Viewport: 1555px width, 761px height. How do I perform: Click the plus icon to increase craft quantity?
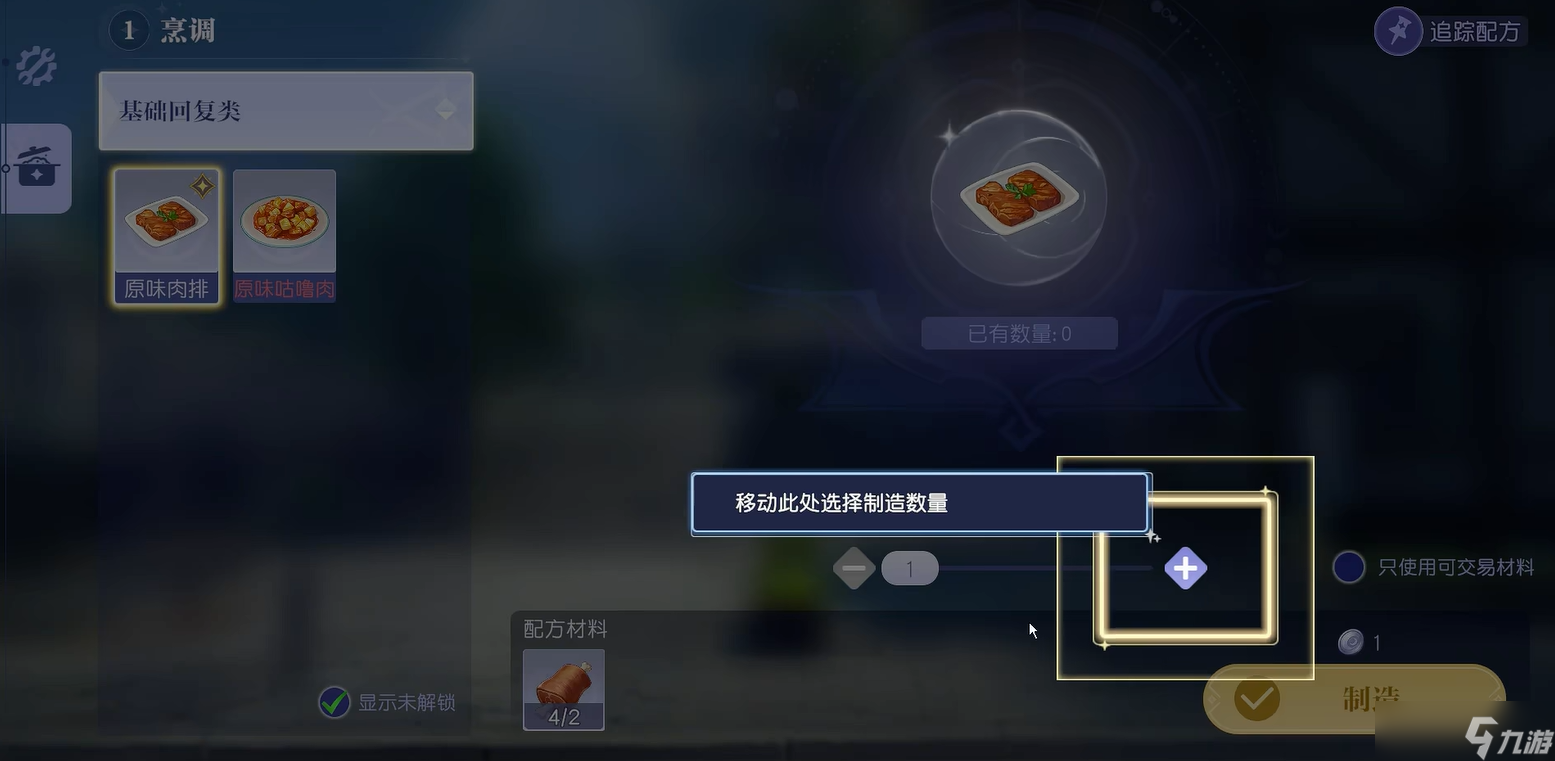point(1184,568)
